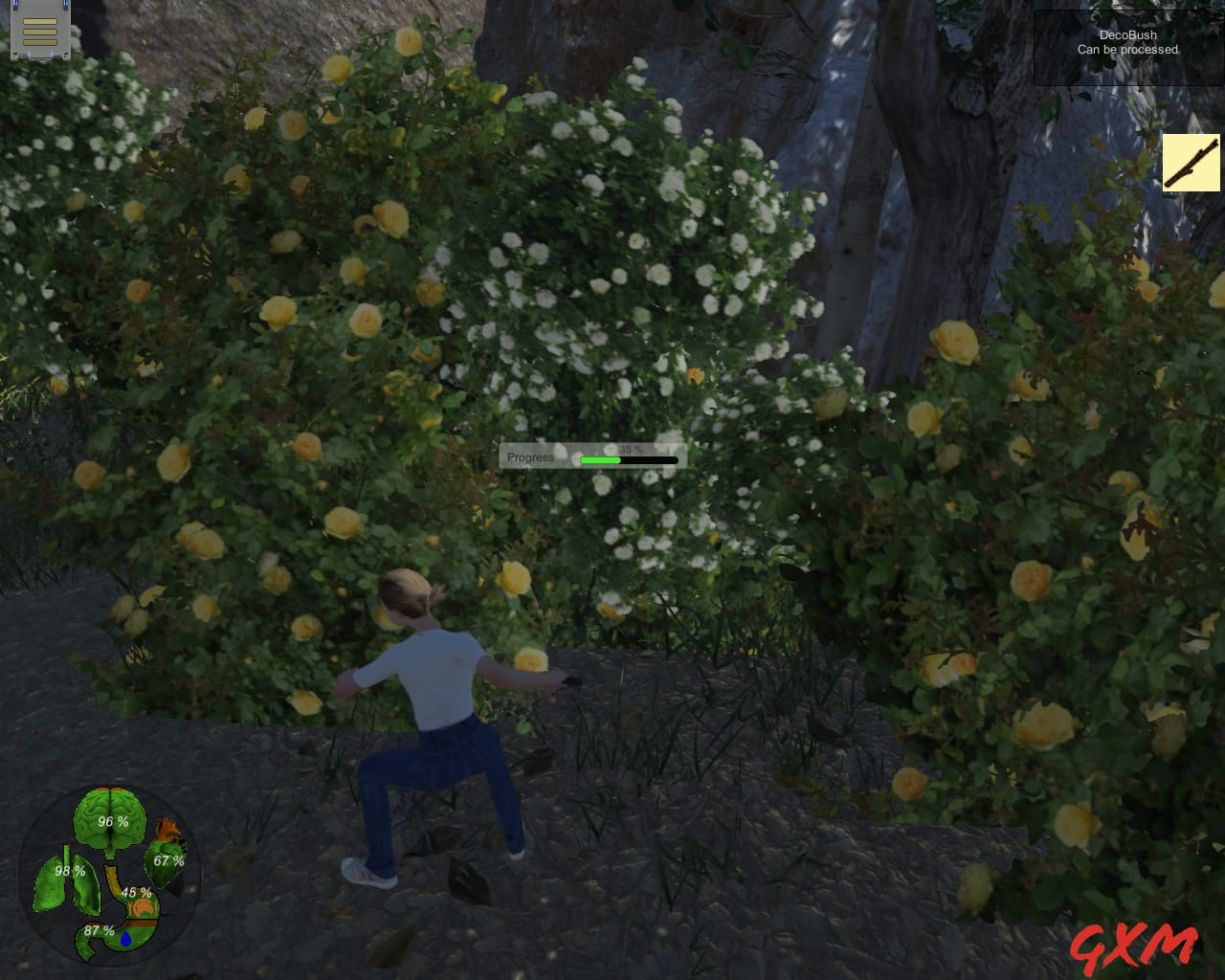Select the DecoBush information header
This screenshot has width=1225, height=980.
pyautogui.click(x=1127, y=34)
